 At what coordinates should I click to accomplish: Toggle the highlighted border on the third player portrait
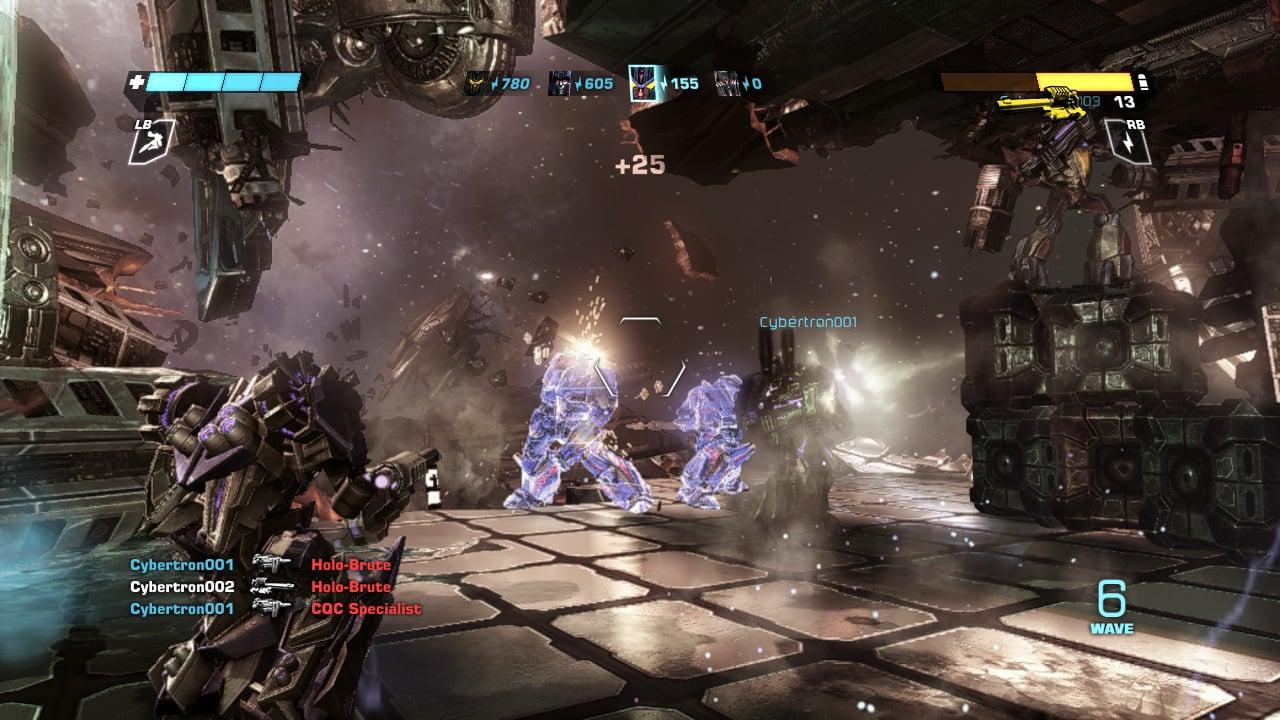[641, 85]
